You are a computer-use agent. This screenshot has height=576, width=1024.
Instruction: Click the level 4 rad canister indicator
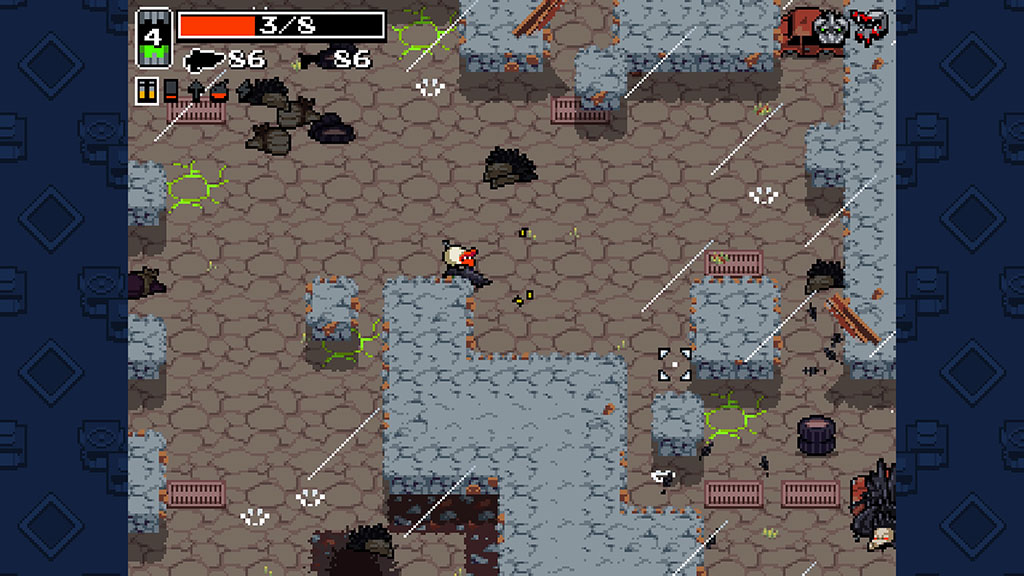pos(154,40)
